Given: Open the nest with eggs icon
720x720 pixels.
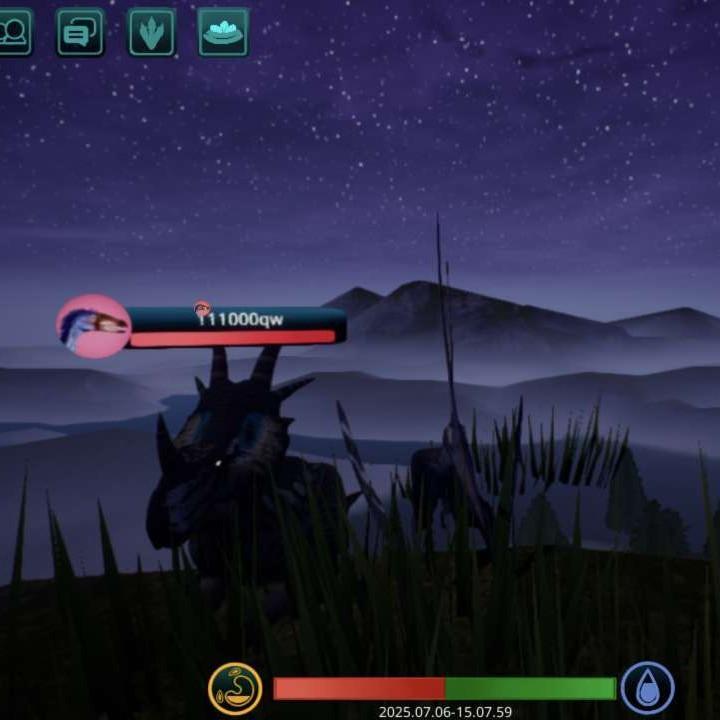Looking at the screenshot, I should click(x=223, y=33).
